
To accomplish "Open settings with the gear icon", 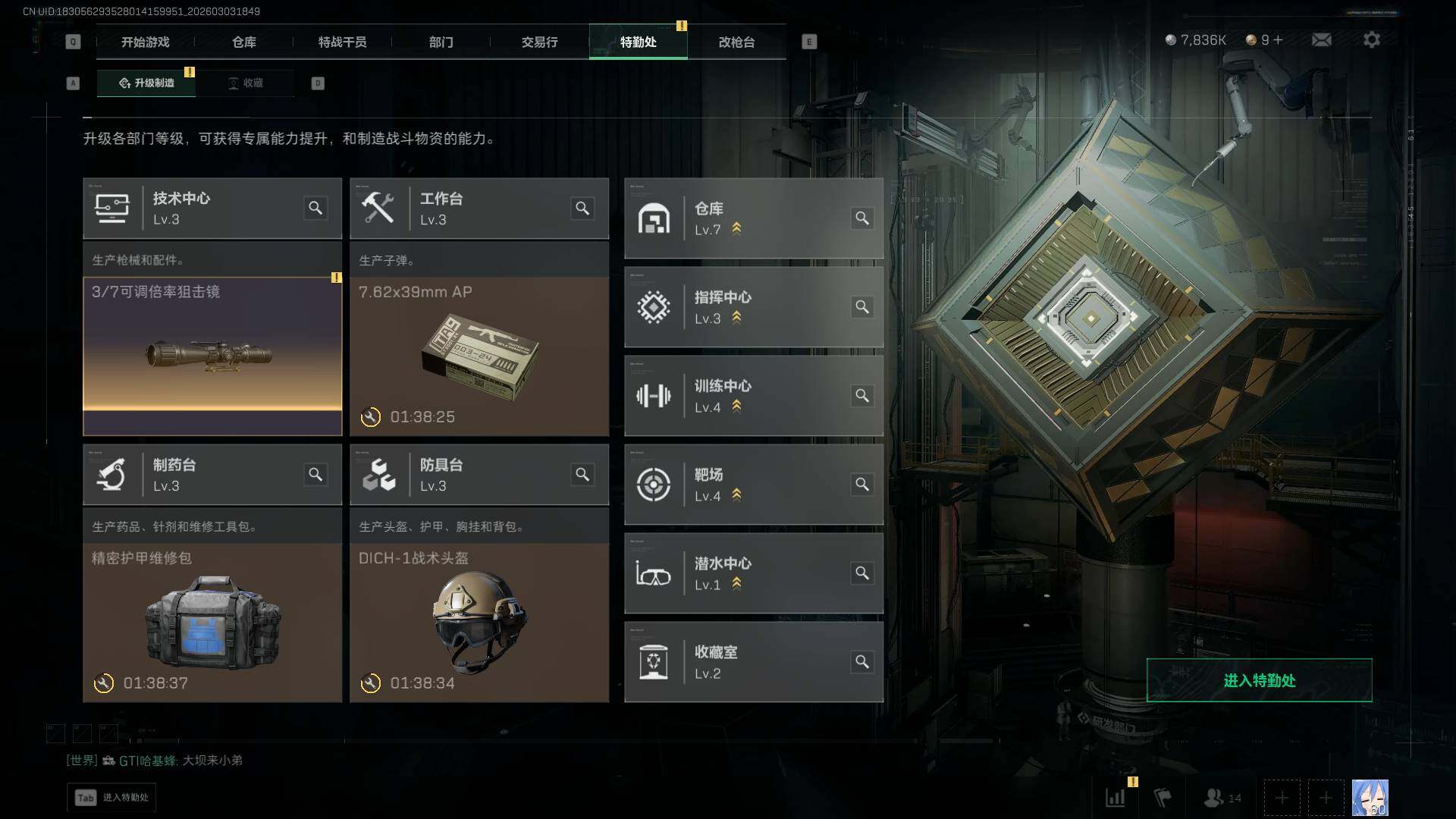I will pos(1371,39).
